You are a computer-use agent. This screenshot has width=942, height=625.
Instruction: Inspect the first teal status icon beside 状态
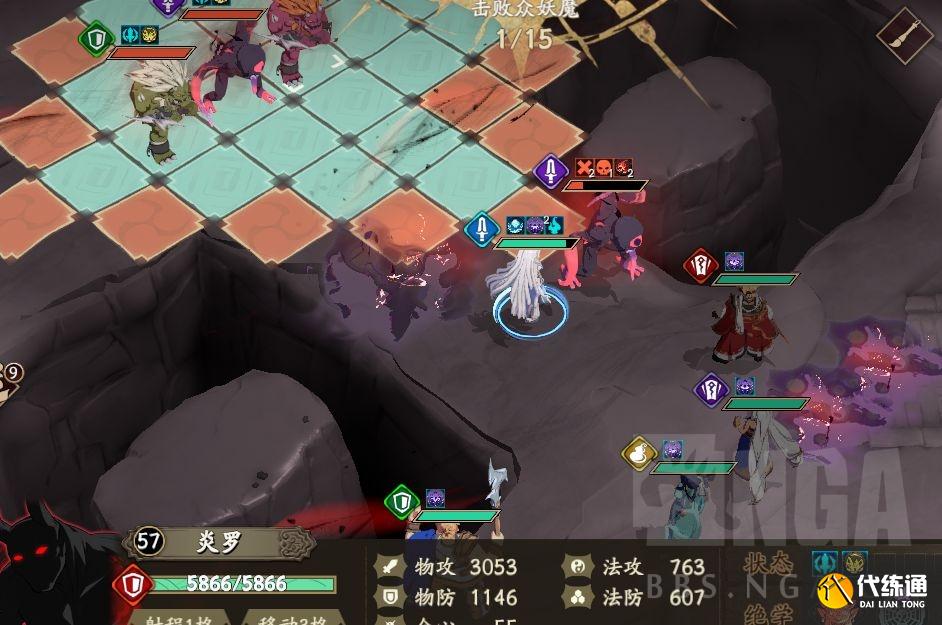(824, 563)
